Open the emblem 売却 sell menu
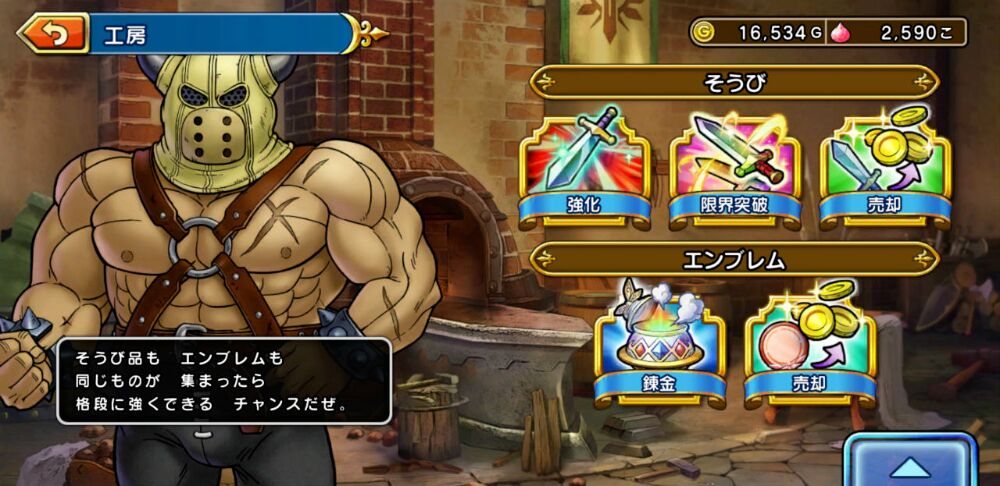 (x=810, y=346)
